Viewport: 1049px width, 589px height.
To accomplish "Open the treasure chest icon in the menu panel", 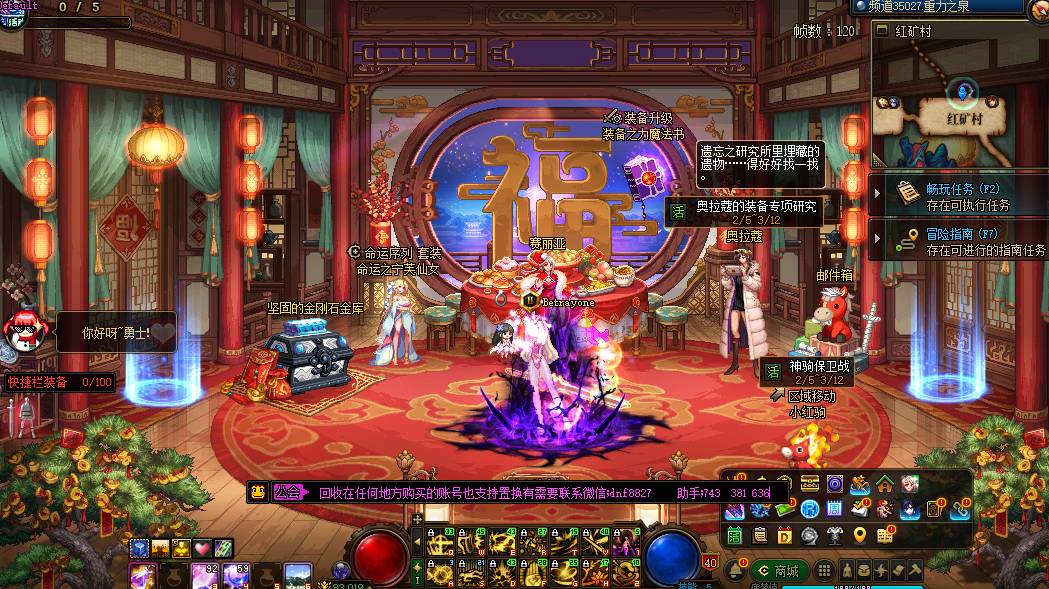I will tap(810, 484).
